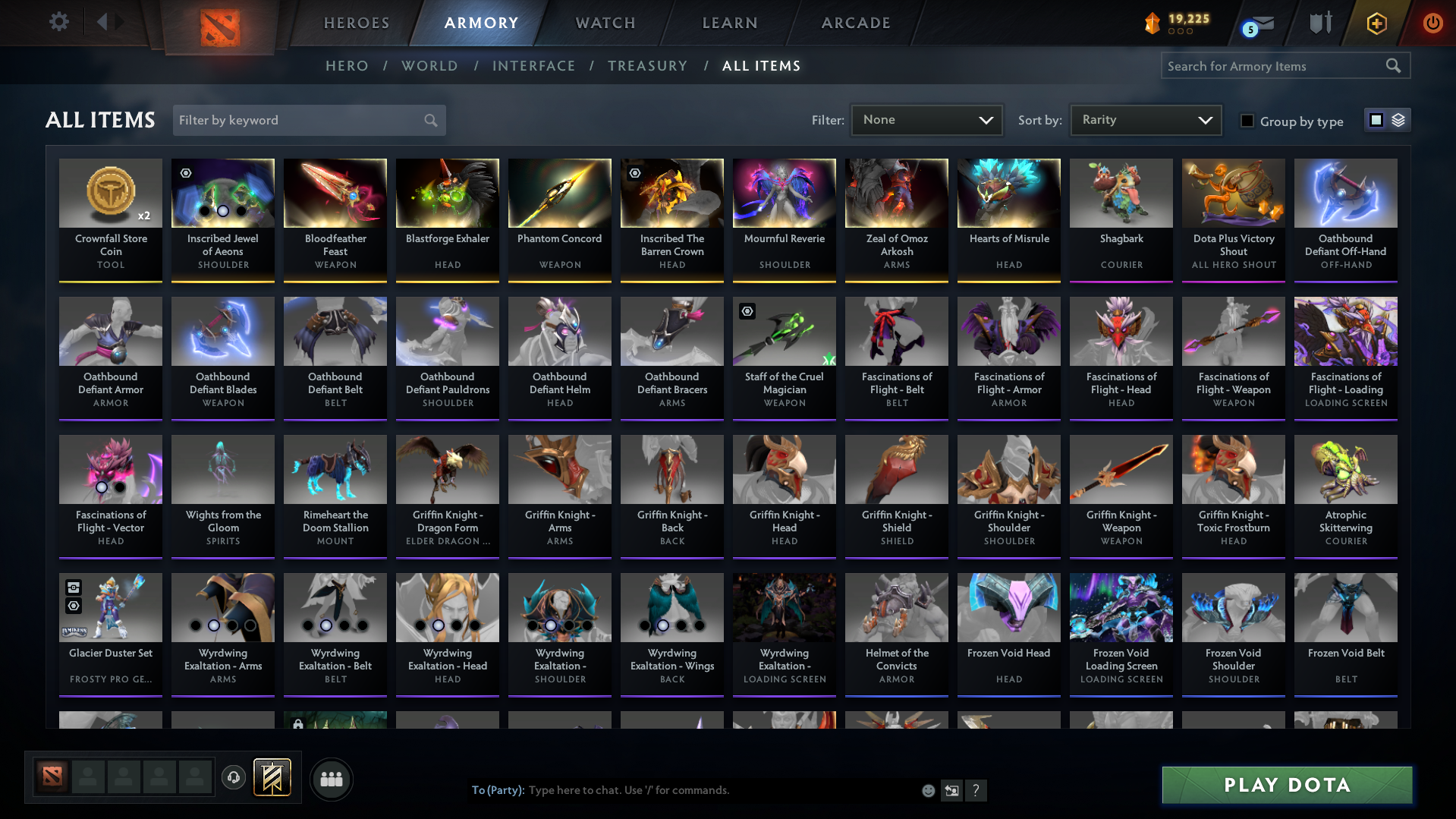
Task: Select the Crownfall Store Coin item
Action: (111, 219)
